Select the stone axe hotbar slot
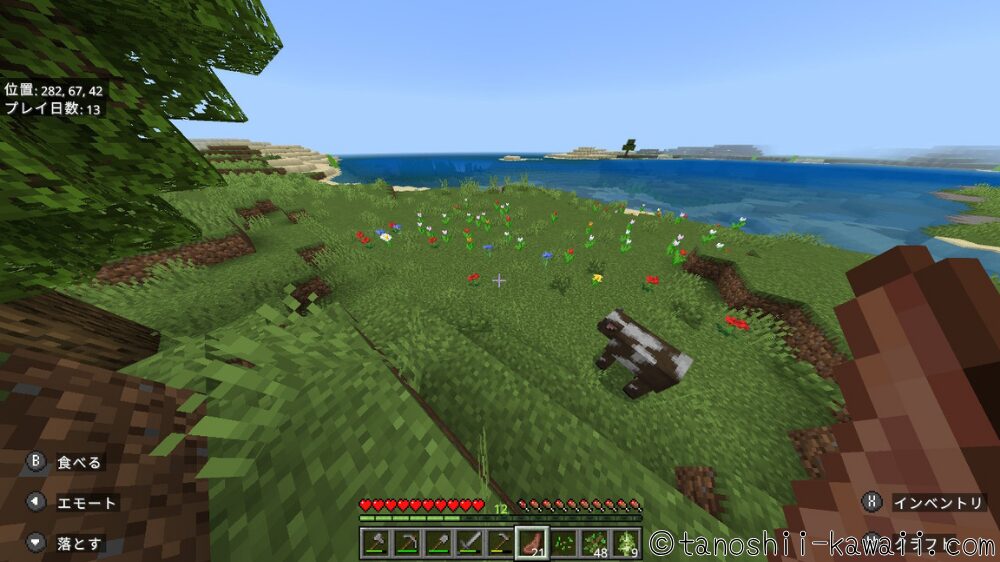Image resolution: width=1000 pixels, height=562 pixels. click(x=375, y=543)
